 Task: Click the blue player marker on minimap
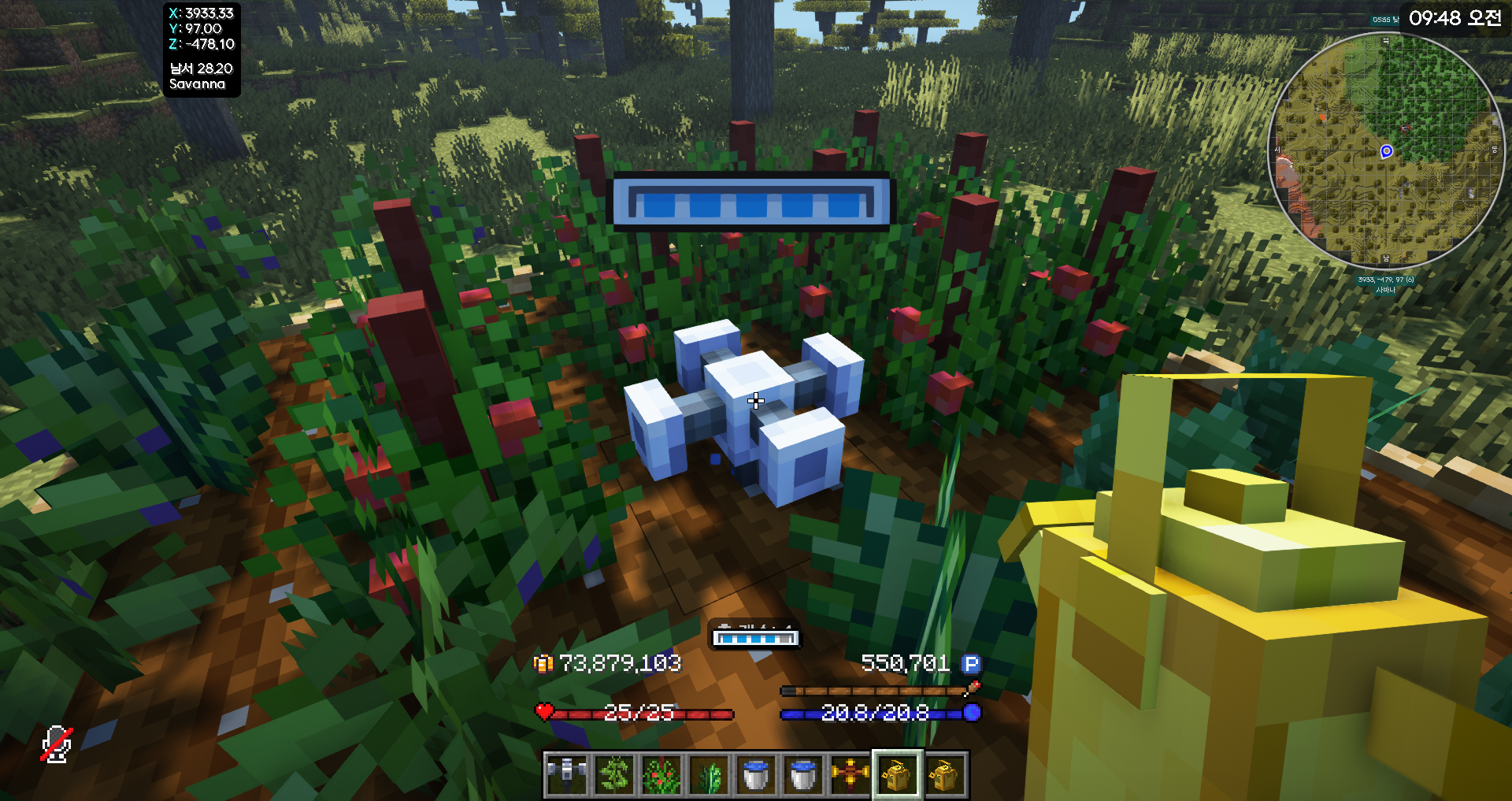(1387, 151)
